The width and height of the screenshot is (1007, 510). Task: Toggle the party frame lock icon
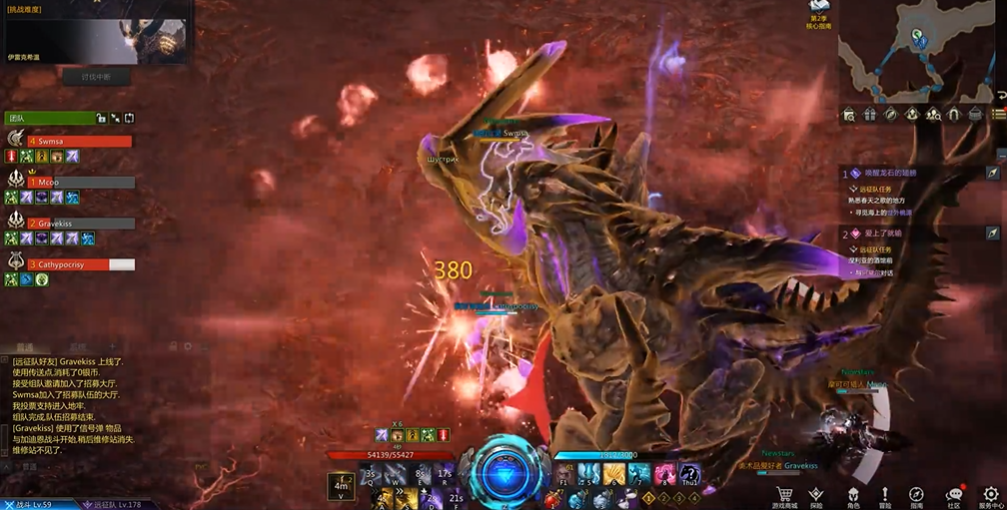pos(101,118)
